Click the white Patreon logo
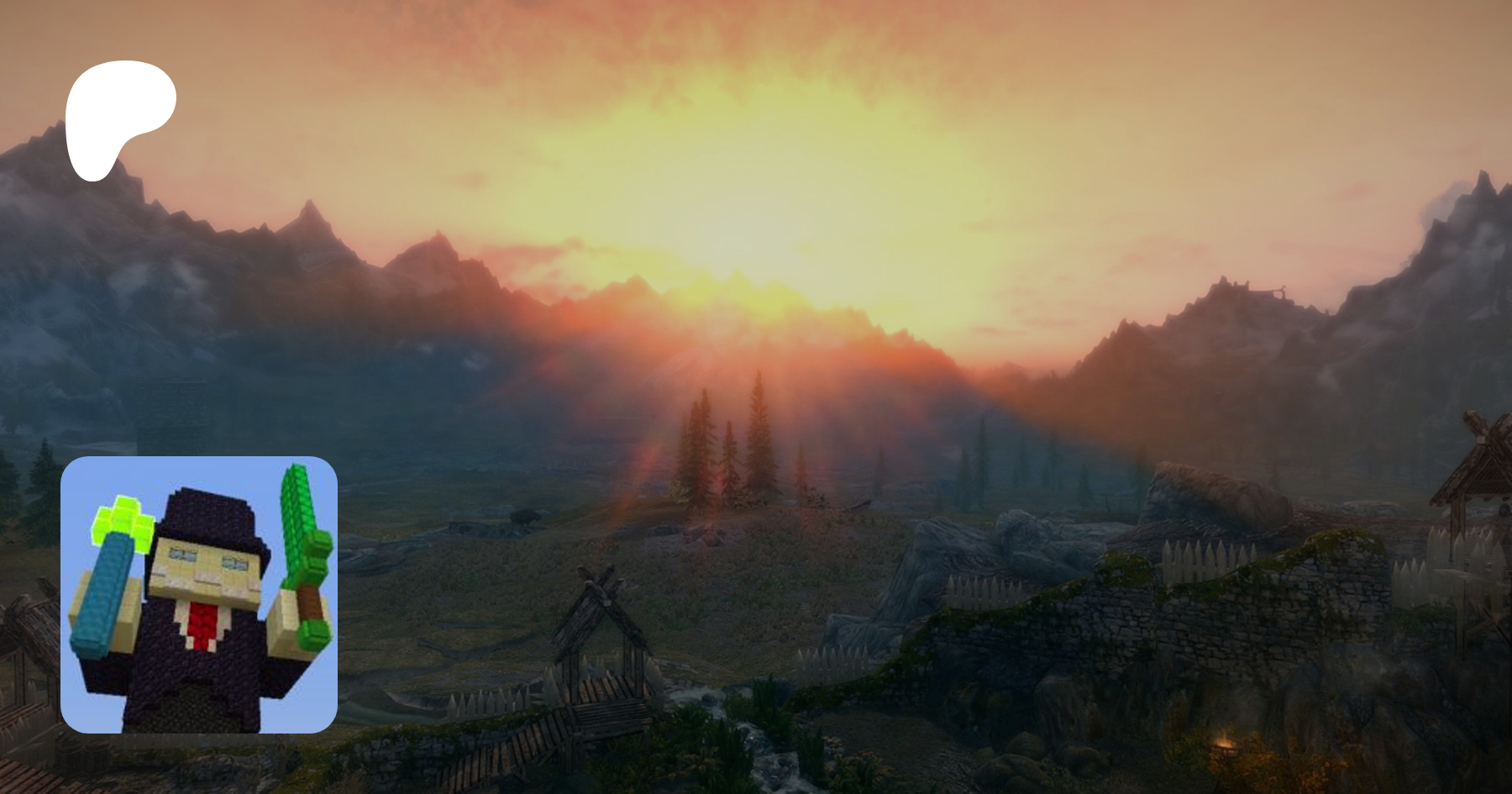 click(118, 118)
